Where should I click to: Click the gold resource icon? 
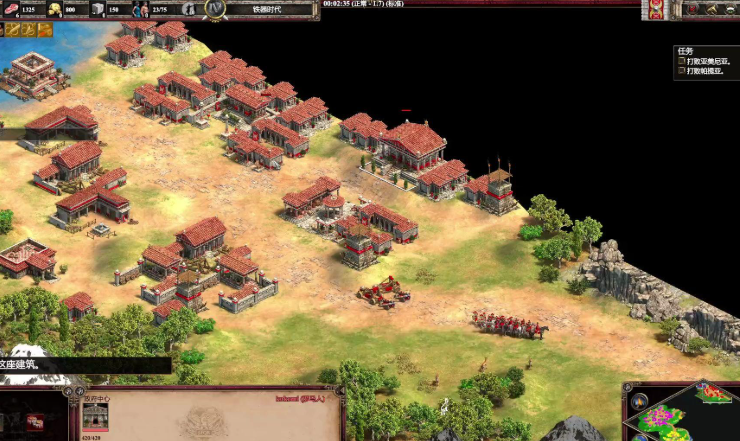pyautogui.click(x=54, y=9)
